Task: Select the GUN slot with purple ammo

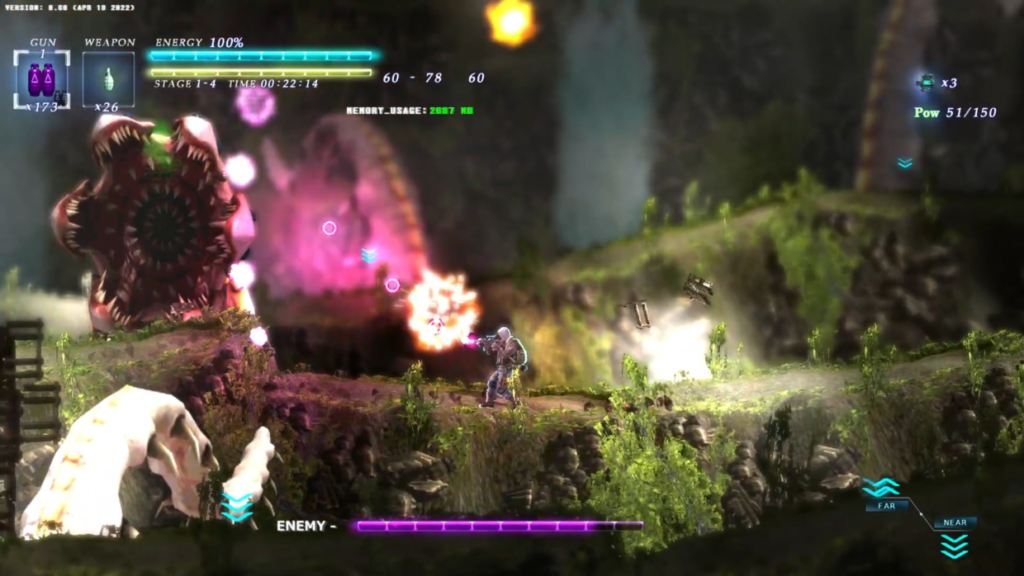Action: (41, 78)
